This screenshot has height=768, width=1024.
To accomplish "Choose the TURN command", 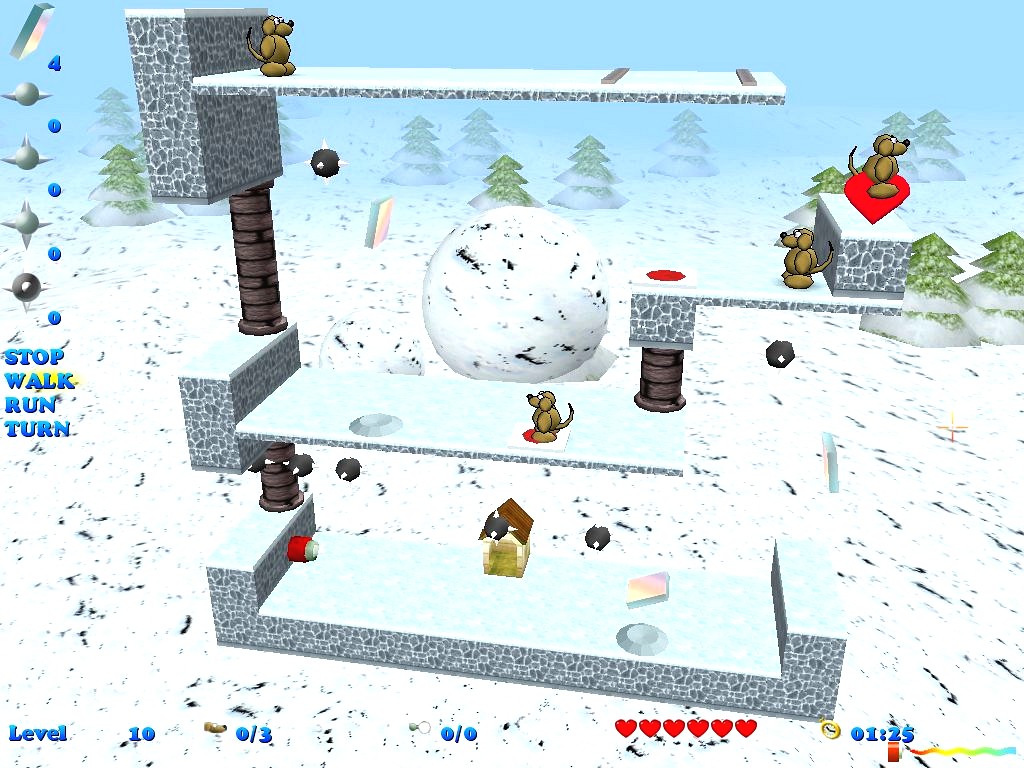I will click(x=37, y=429).
